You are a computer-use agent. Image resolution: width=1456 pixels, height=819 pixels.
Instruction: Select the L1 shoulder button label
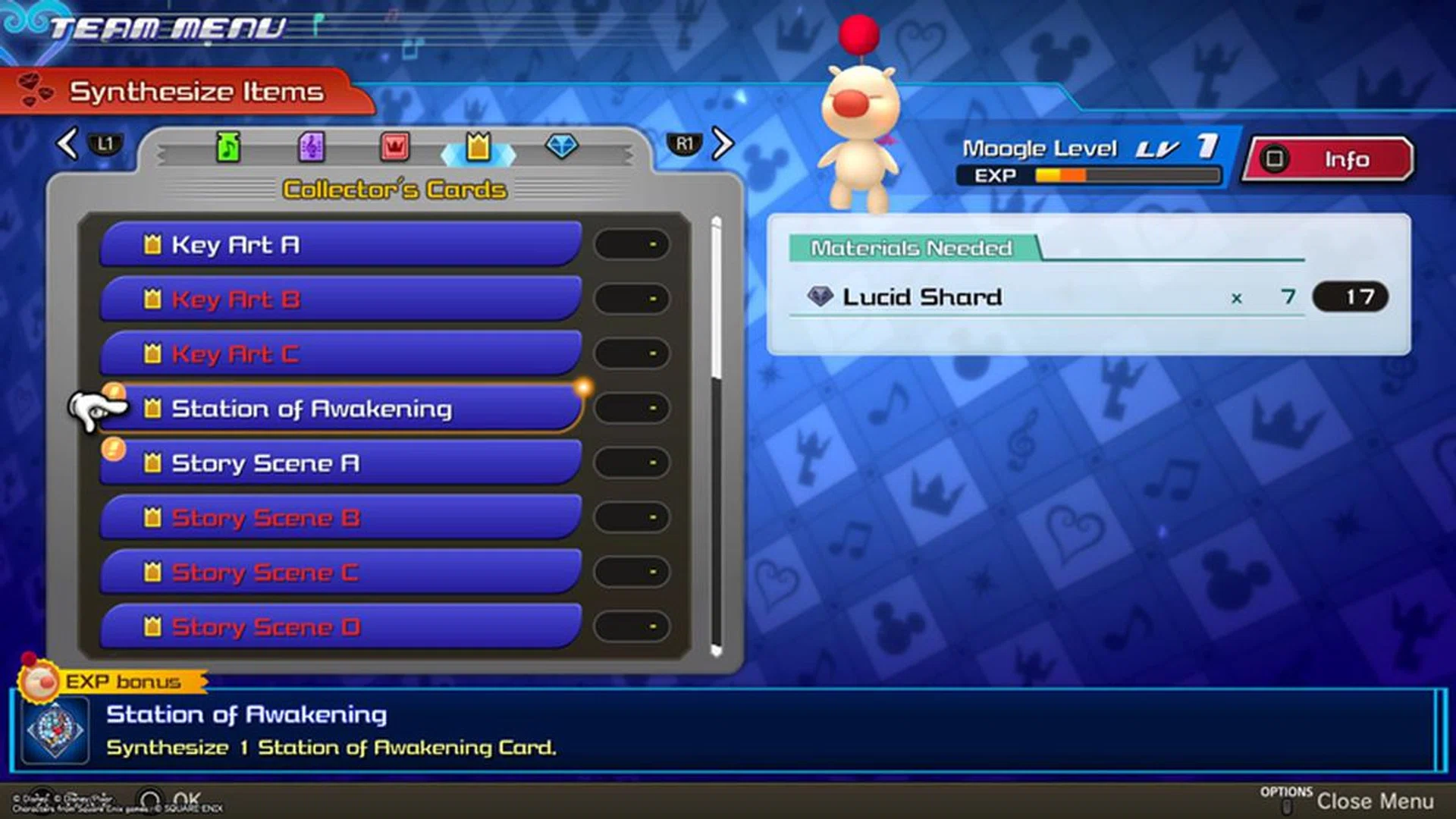click(x=105, y=145)
